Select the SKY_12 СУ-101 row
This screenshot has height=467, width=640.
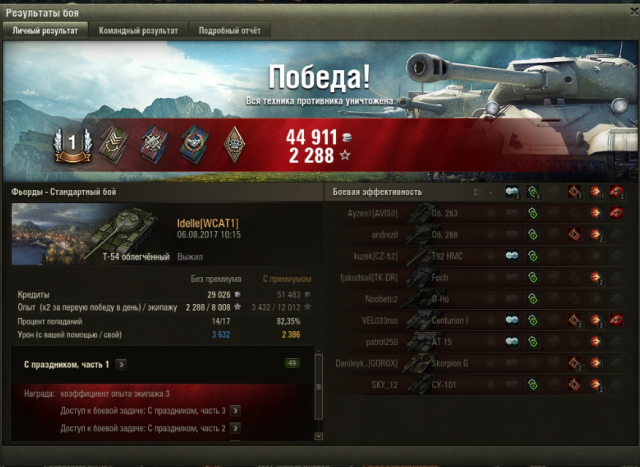[480, 385]
